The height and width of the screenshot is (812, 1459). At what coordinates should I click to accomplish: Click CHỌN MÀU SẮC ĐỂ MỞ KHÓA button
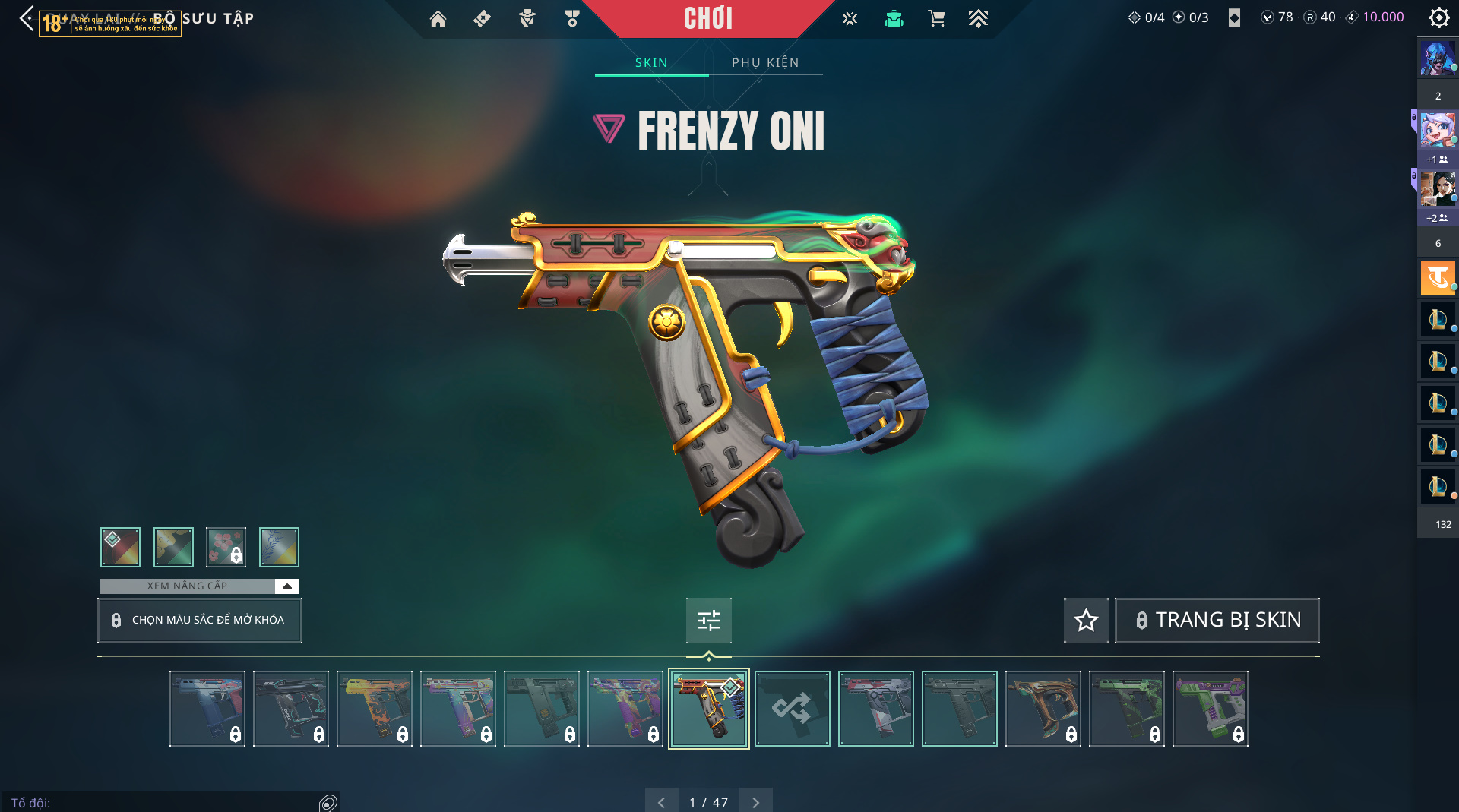[x=200, y=620]
